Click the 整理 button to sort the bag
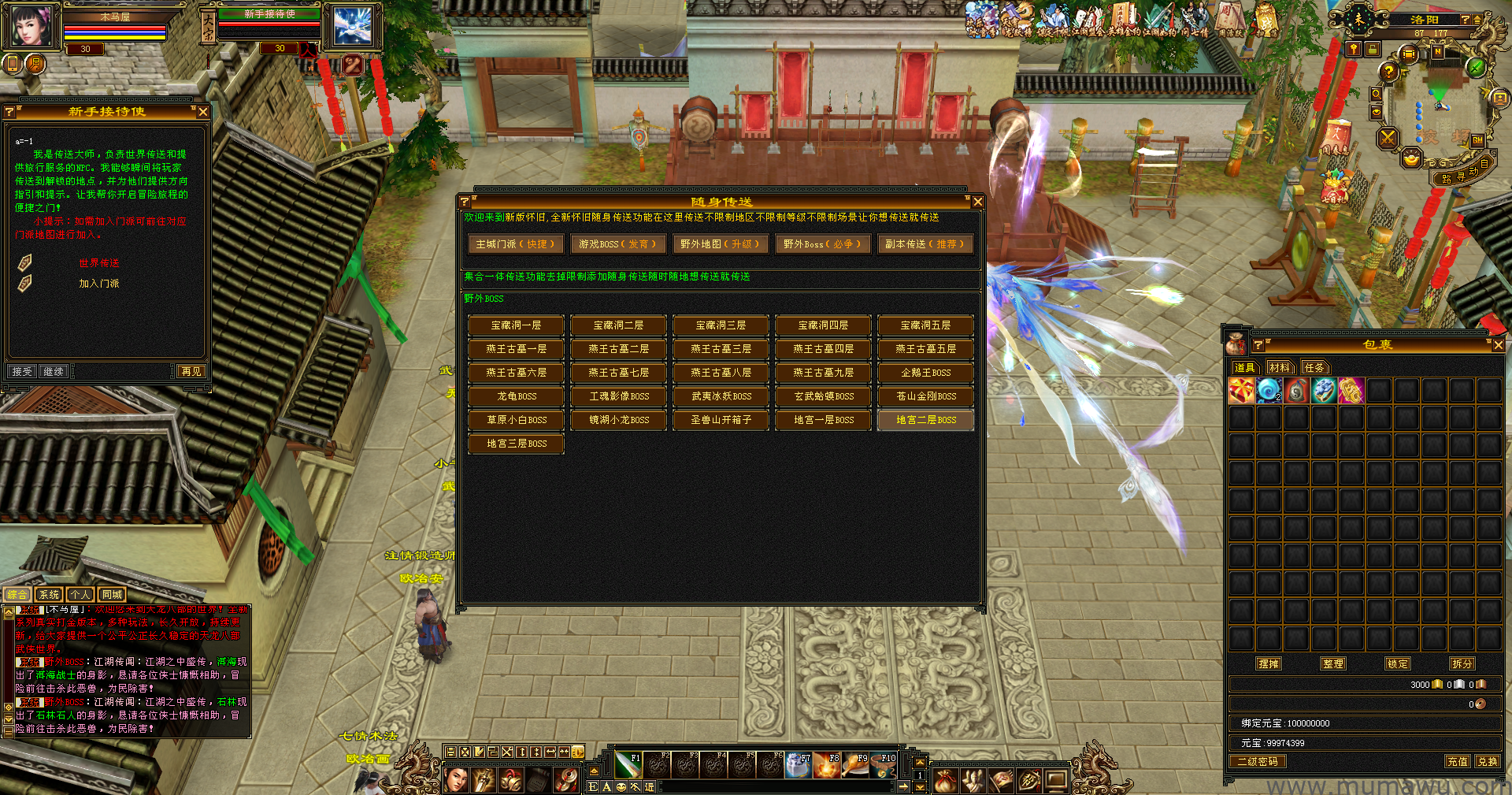 1333,663
